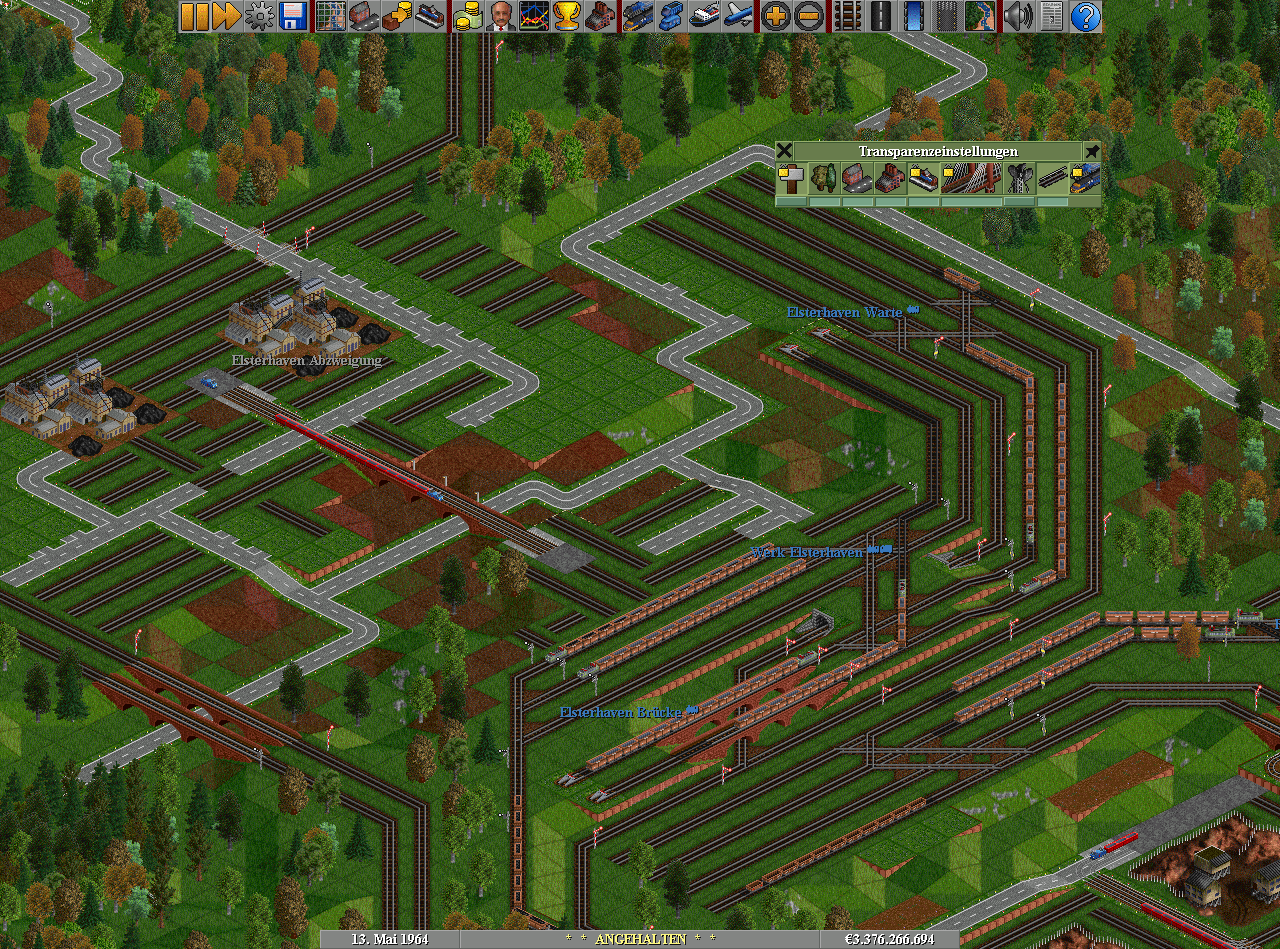Image resolution: width=1280 pixels, height=949 pixels.
Task: Zoom in using the plus button
Action: 776,16
